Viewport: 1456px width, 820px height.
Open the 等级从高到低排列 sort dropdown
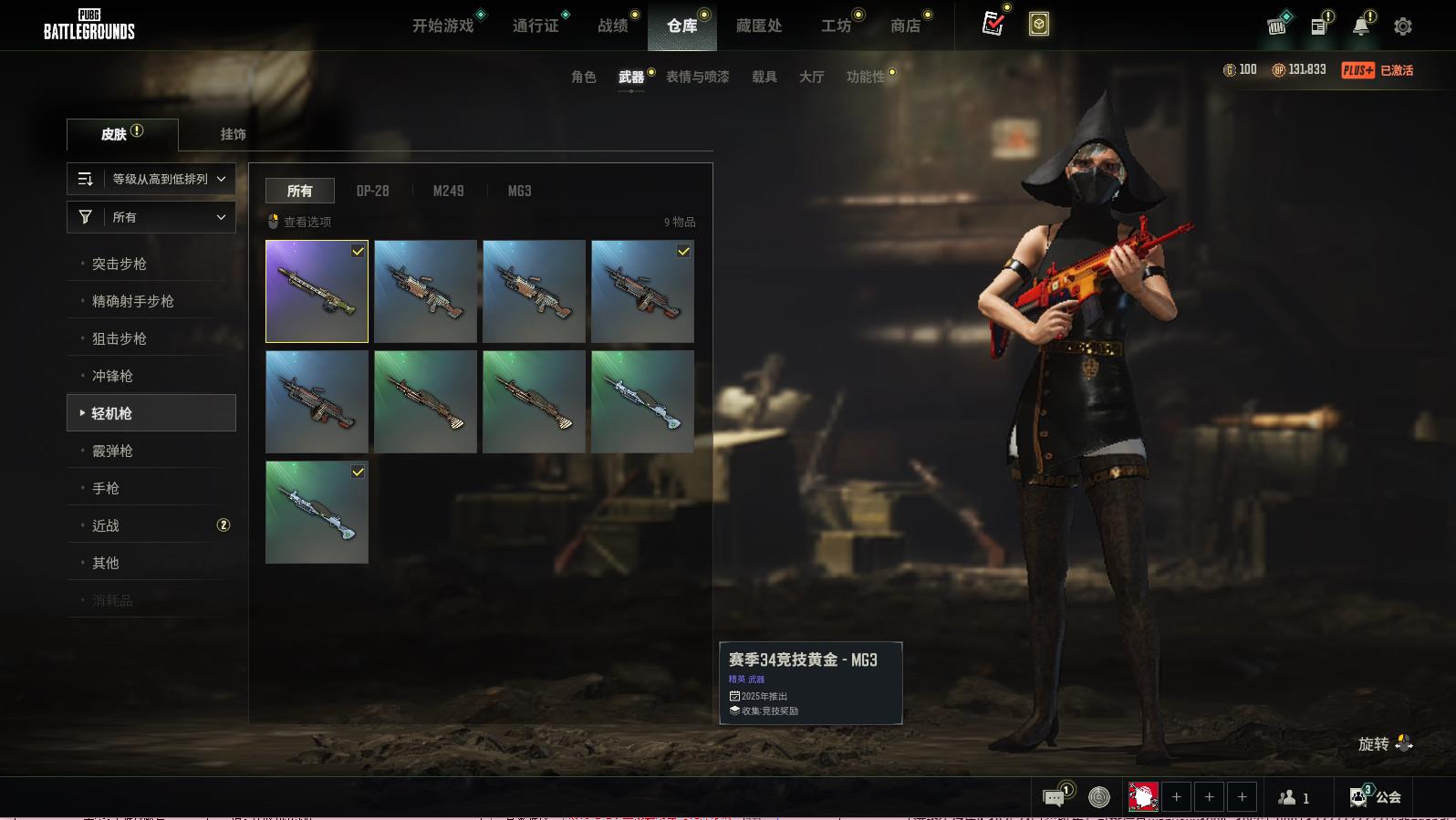151,179
